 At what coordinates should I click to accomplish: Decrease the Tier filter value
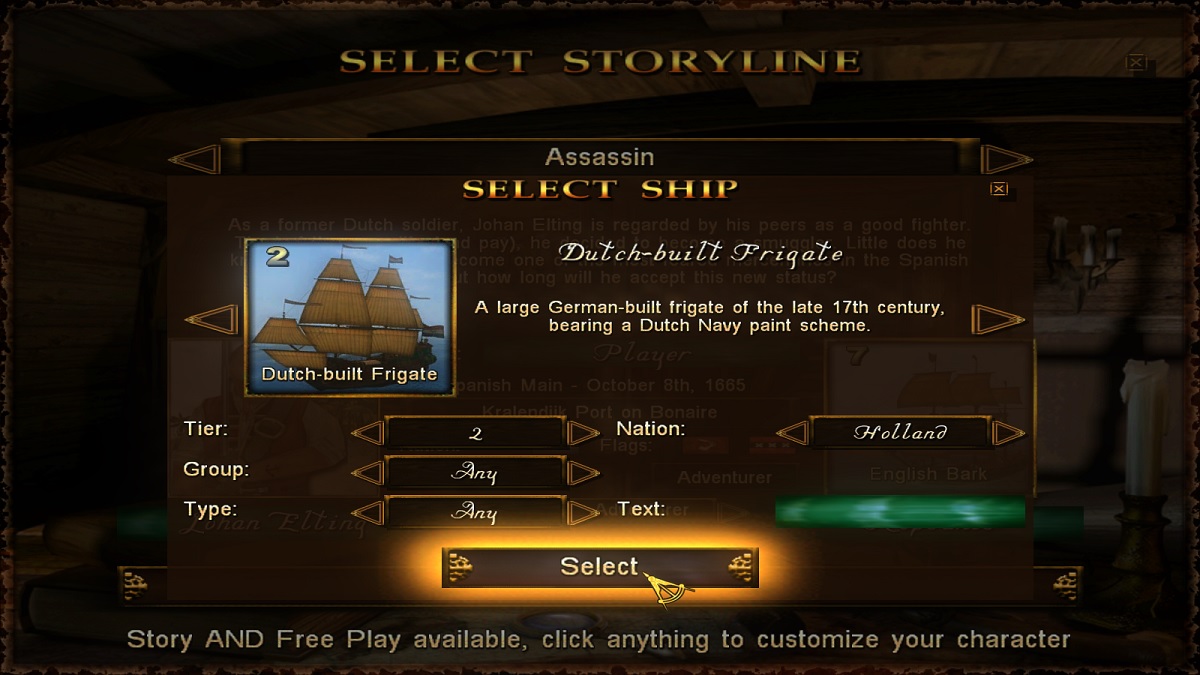pyautogui.click(x=368, y=433)
